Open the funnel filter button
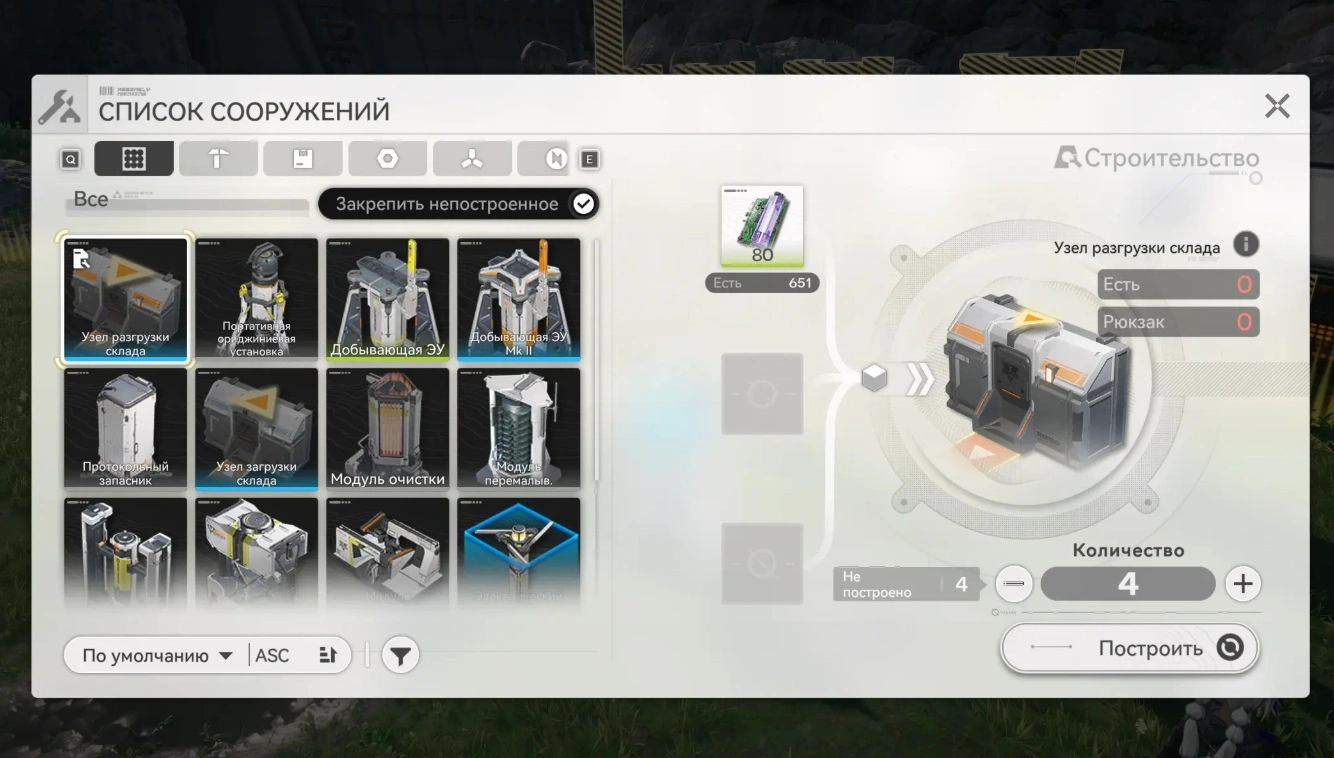Viewport: 1334px width, 758px height. click(400, 656)
